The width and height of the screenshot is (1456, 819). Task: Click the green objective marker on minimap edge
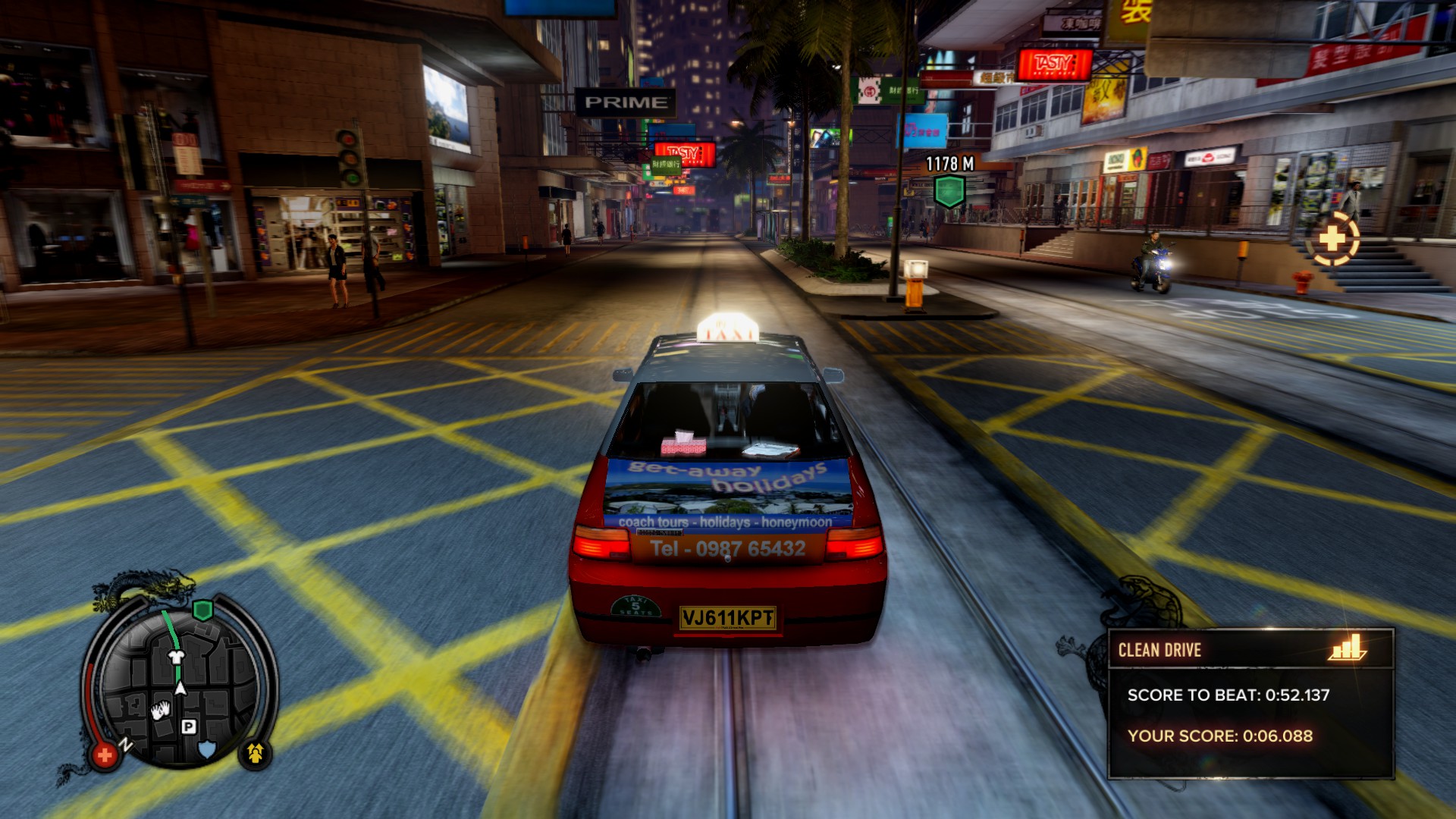point(202,610)
